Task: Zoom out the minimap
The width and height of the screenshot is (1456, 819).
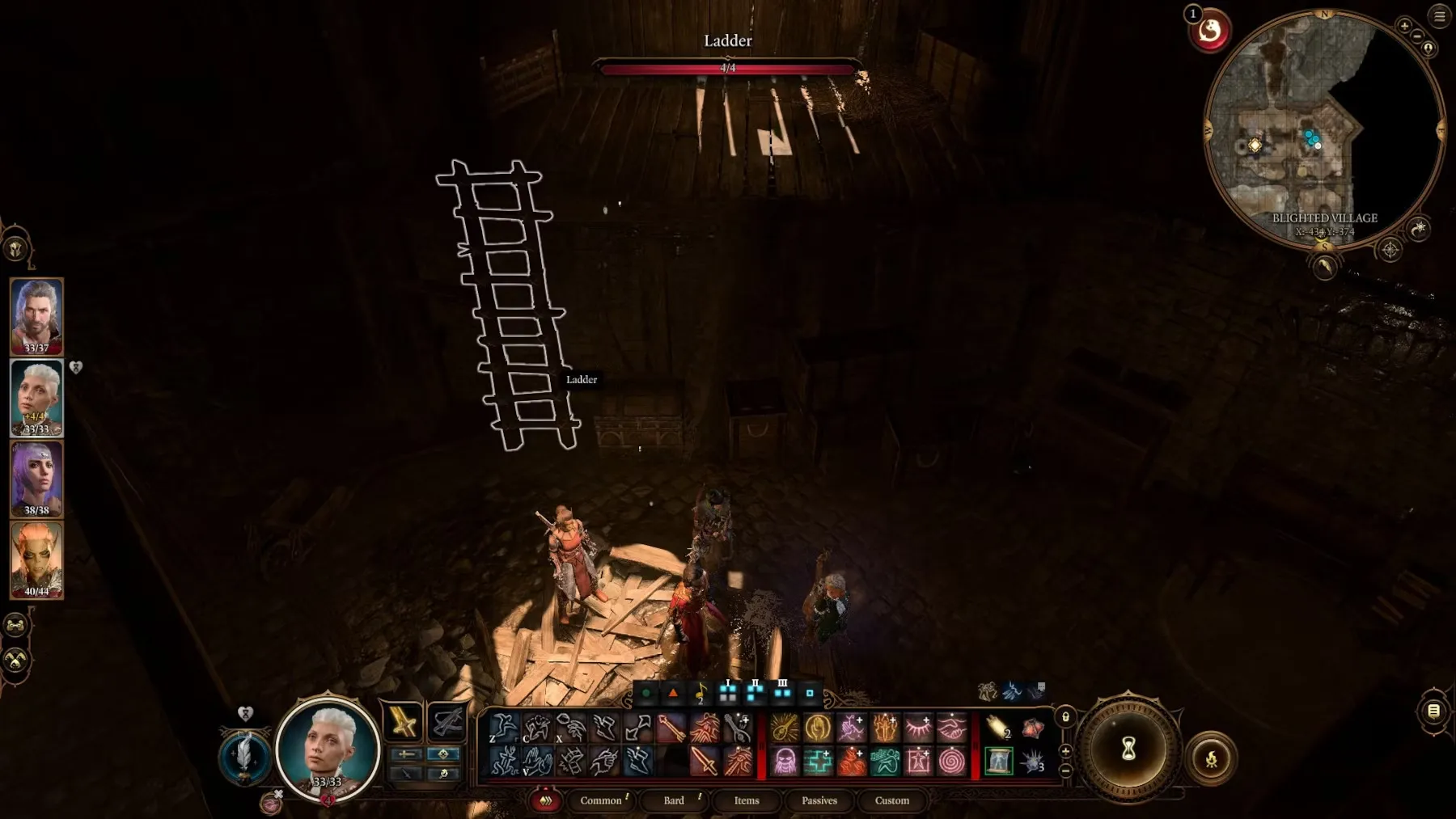Action: (1418, 36)
